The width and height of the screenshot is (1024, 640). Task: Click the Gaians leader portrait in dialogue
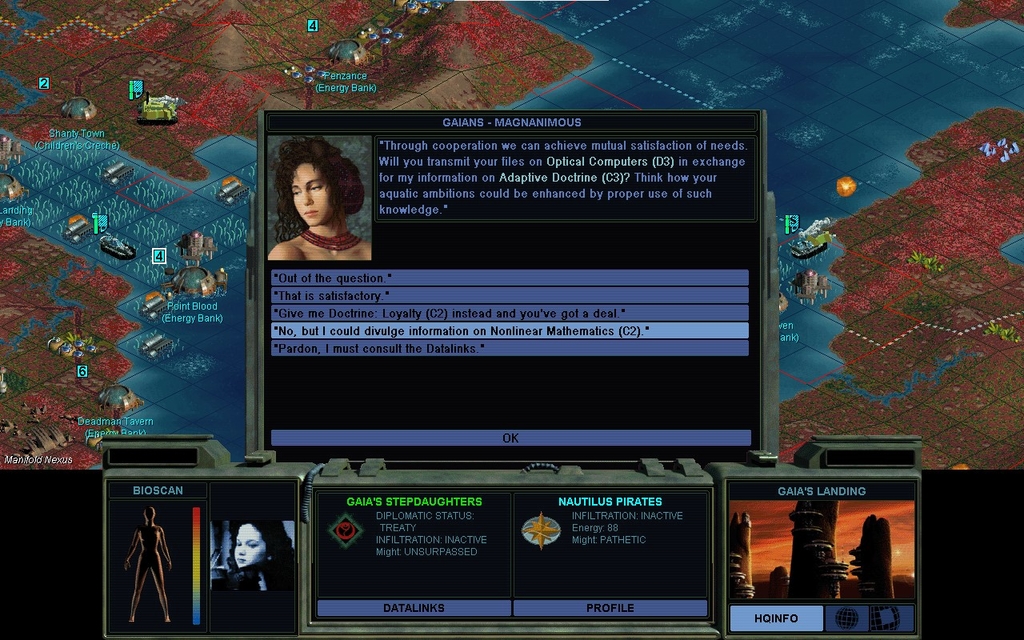click(319, 198)
